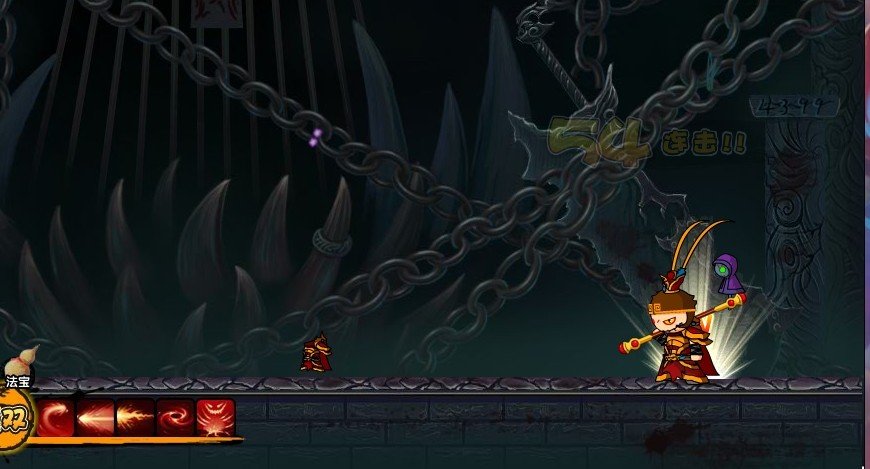Unleash the demon face skill
The image size is (870, 469).
tap(215, 416)
